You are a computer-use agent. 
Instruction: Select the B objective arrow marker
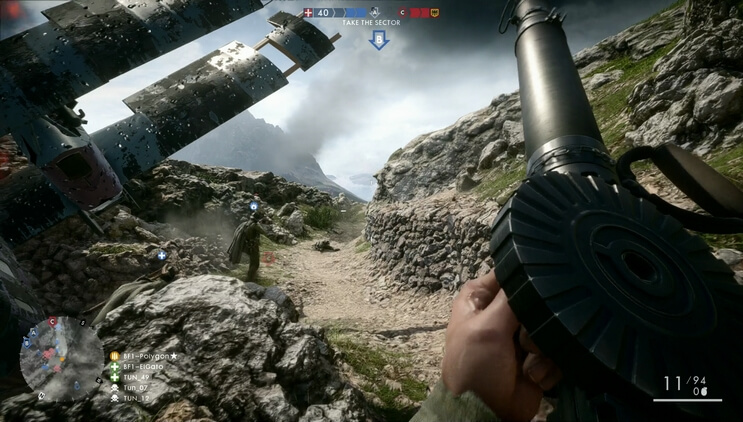pos(378,39)
